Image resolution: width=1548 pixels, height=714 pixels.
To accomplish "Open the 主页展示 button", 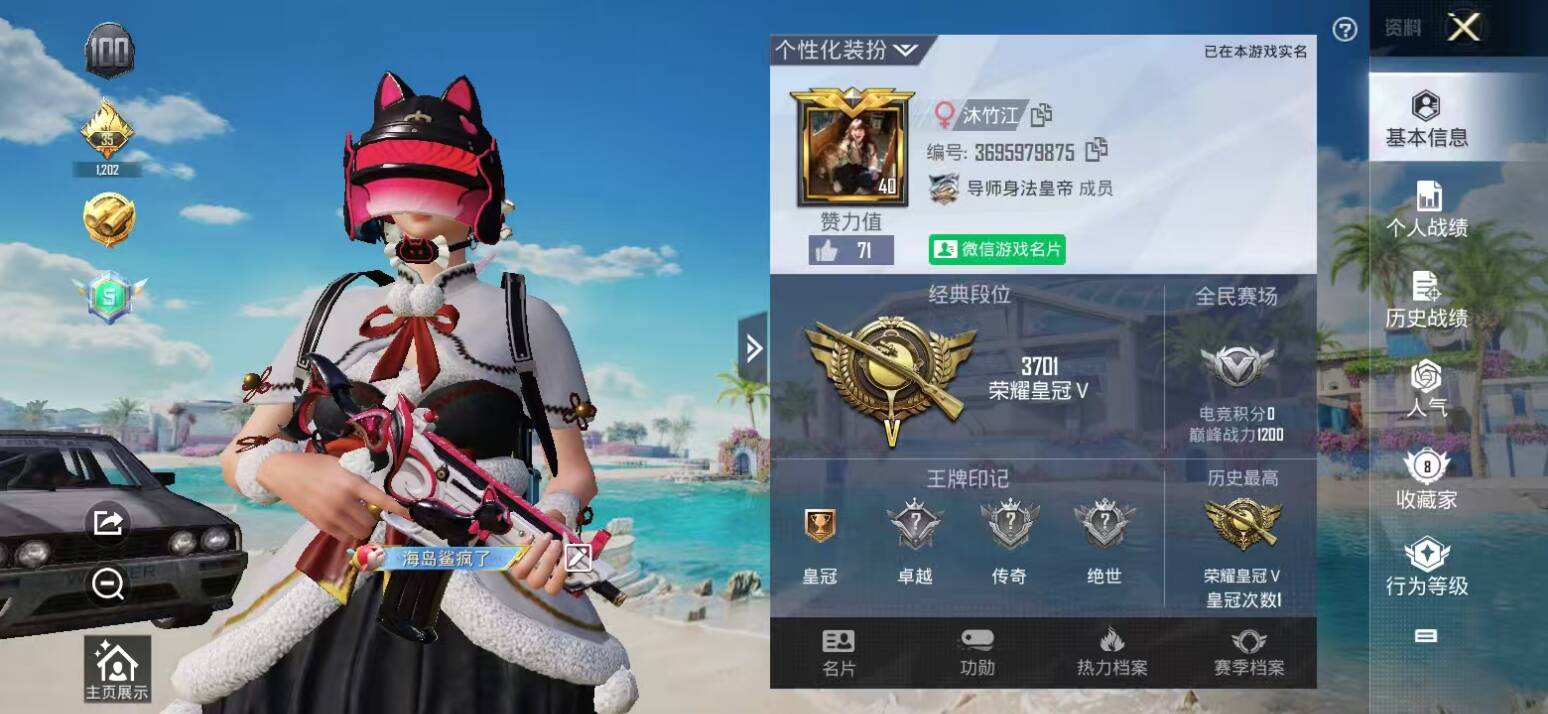I will 117,669.
